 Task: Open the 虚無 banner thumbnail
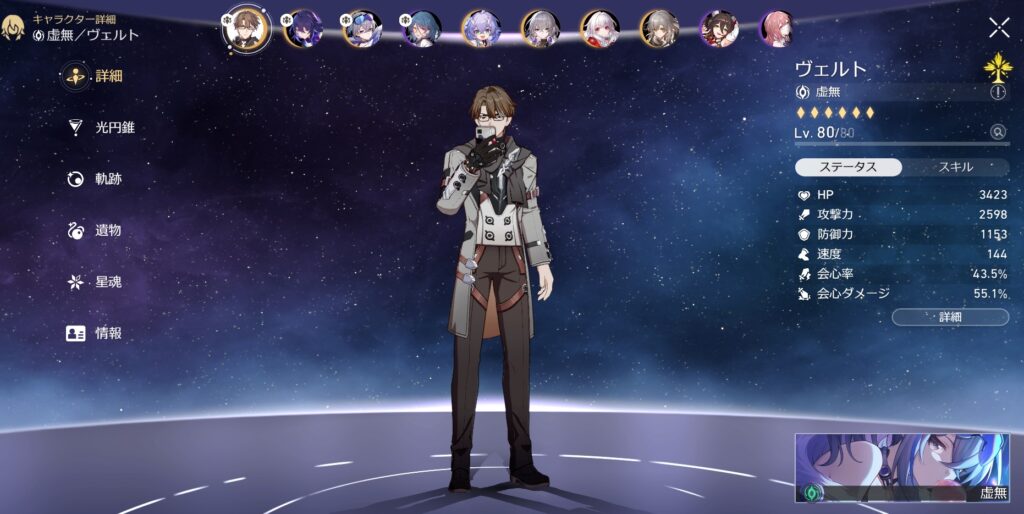(x=902, y=468)
